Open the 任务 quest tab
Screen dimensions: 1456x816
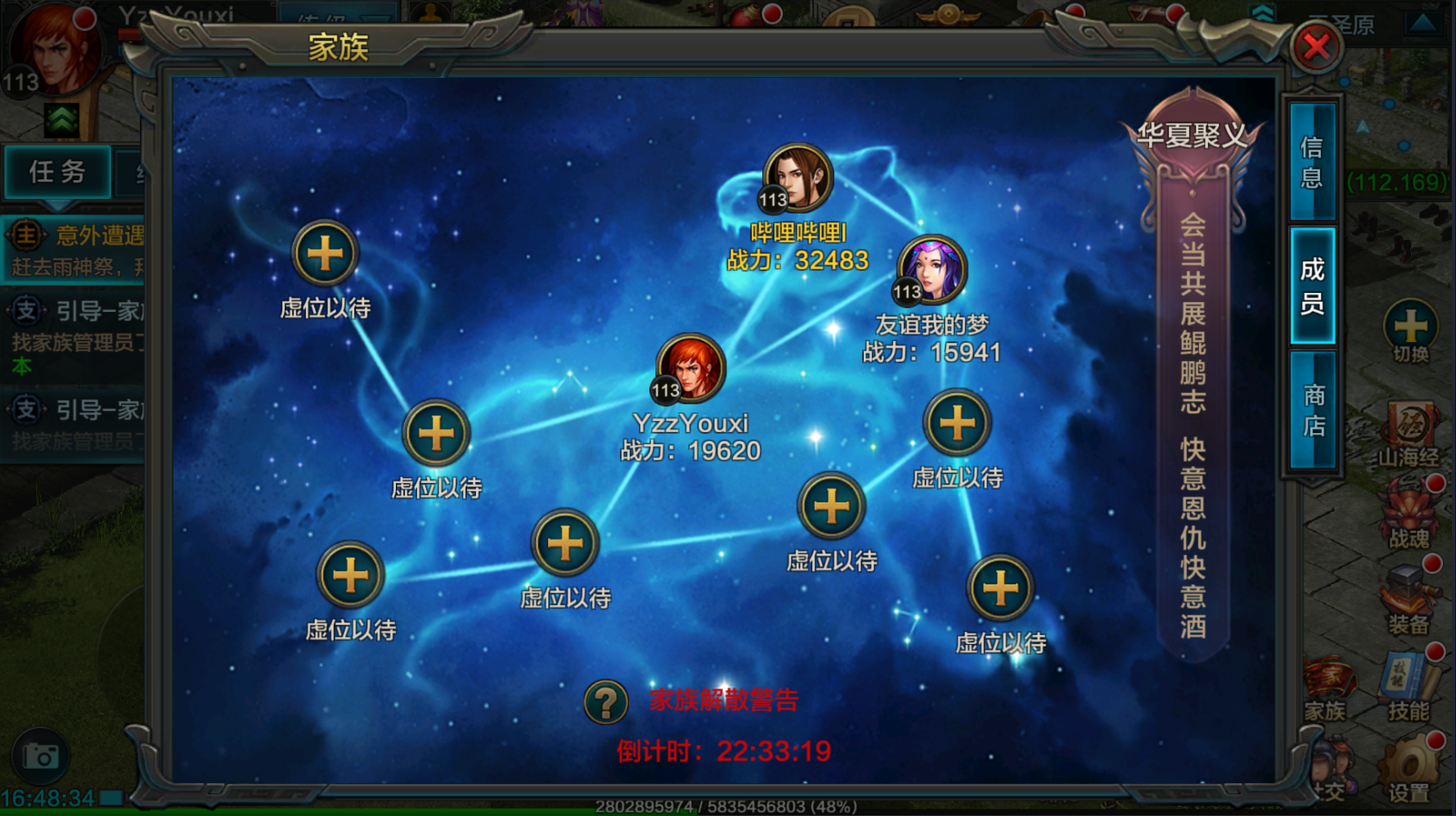[57, 172]
